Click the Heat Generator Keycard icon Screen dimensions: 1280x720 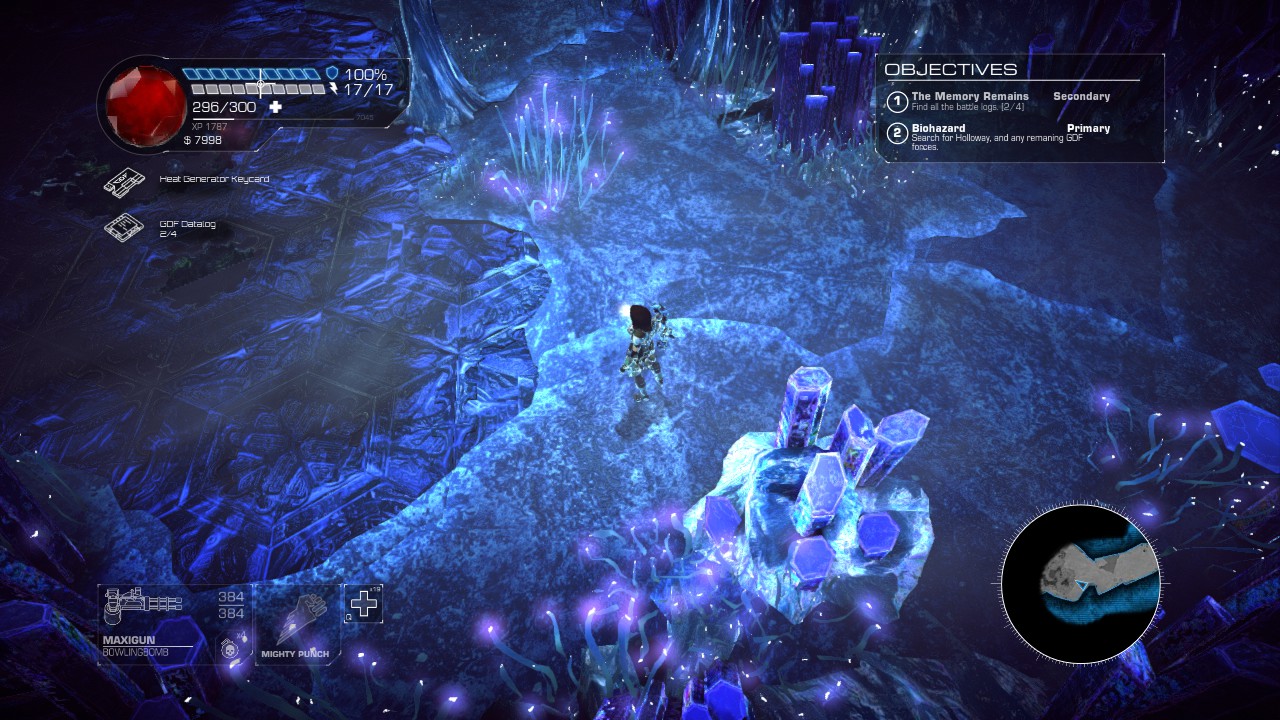click(125, 181)
